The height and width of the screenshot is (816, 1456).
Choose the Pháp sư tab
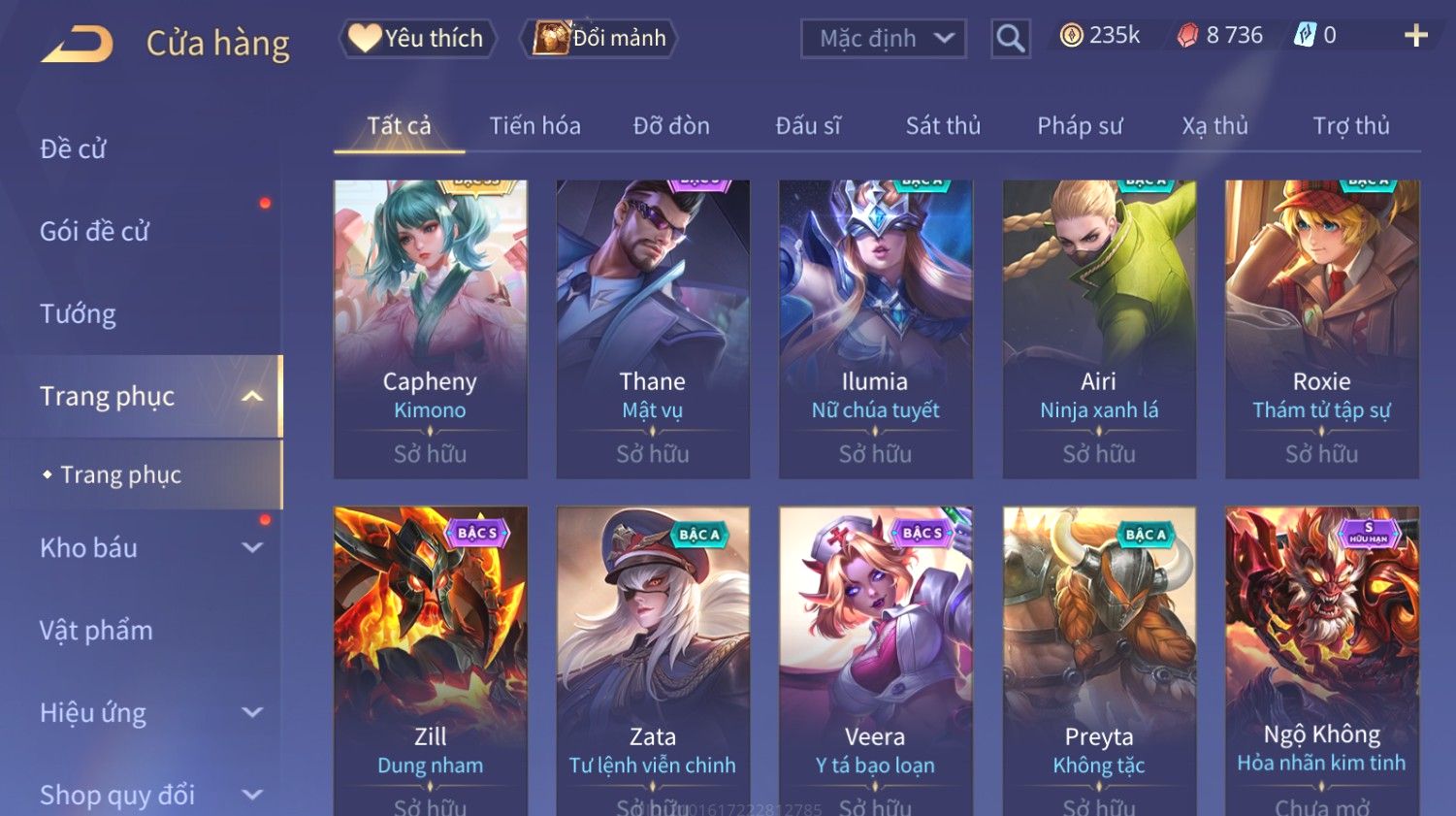pyautogui.click(x=1080, y=126)
